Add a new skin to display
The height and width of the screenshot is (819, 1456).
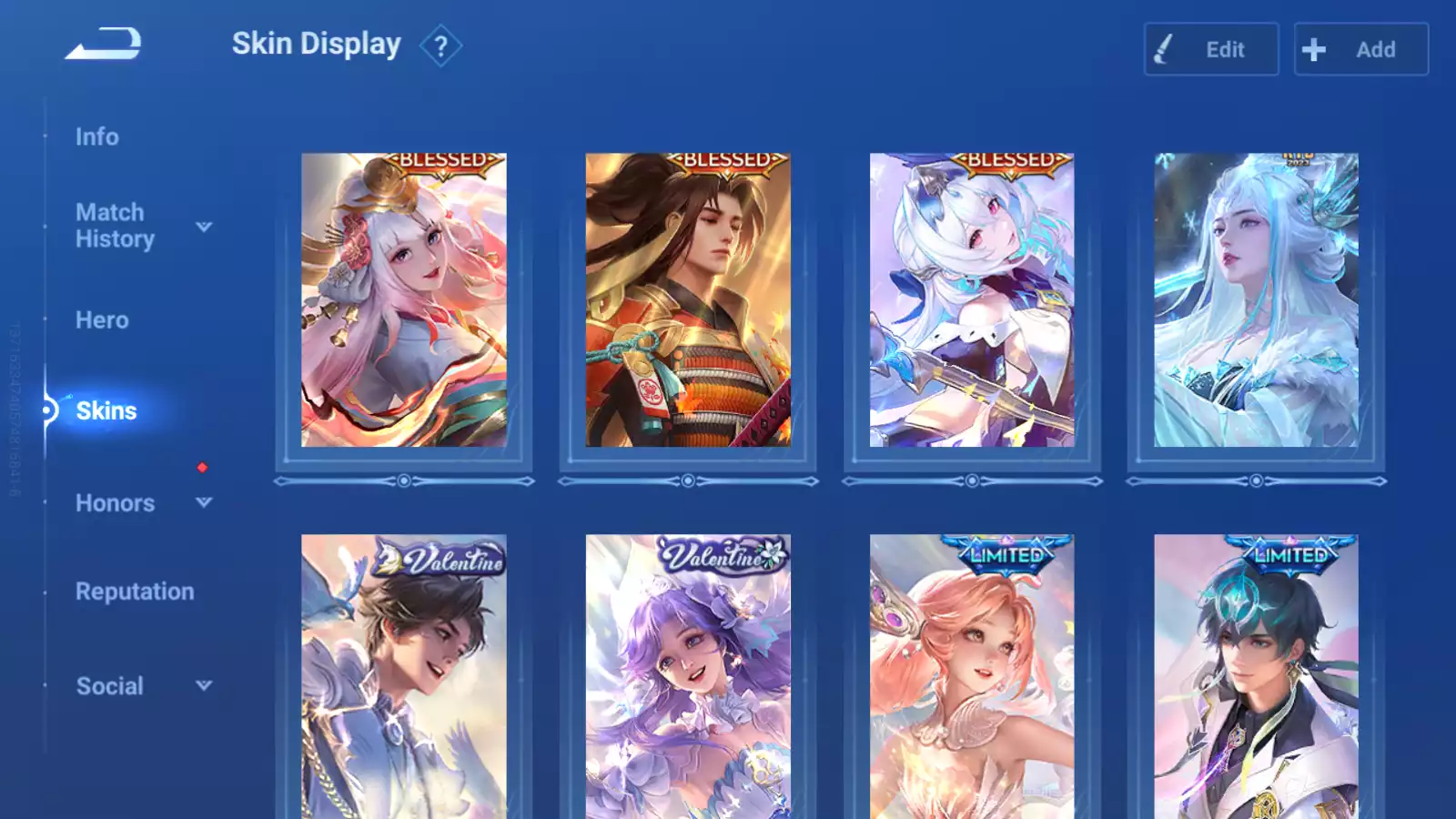point(1360,49)
